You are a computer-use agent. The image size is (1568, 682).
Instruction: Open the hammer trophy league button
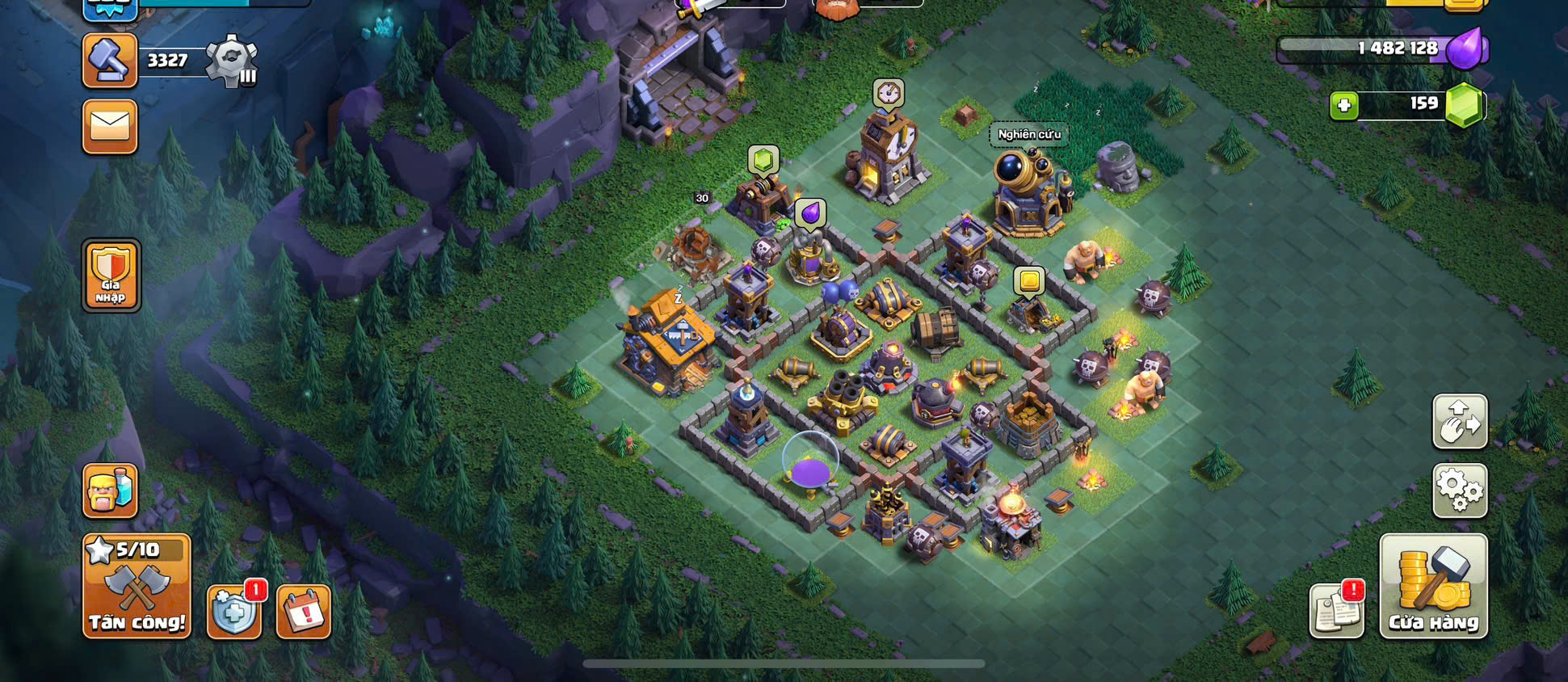[x=110, y=61]
